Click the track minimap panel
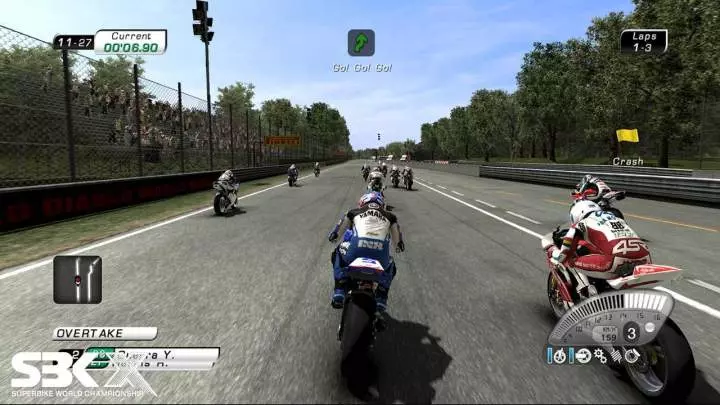Screen dimensions: 720x405 [77, 279]
